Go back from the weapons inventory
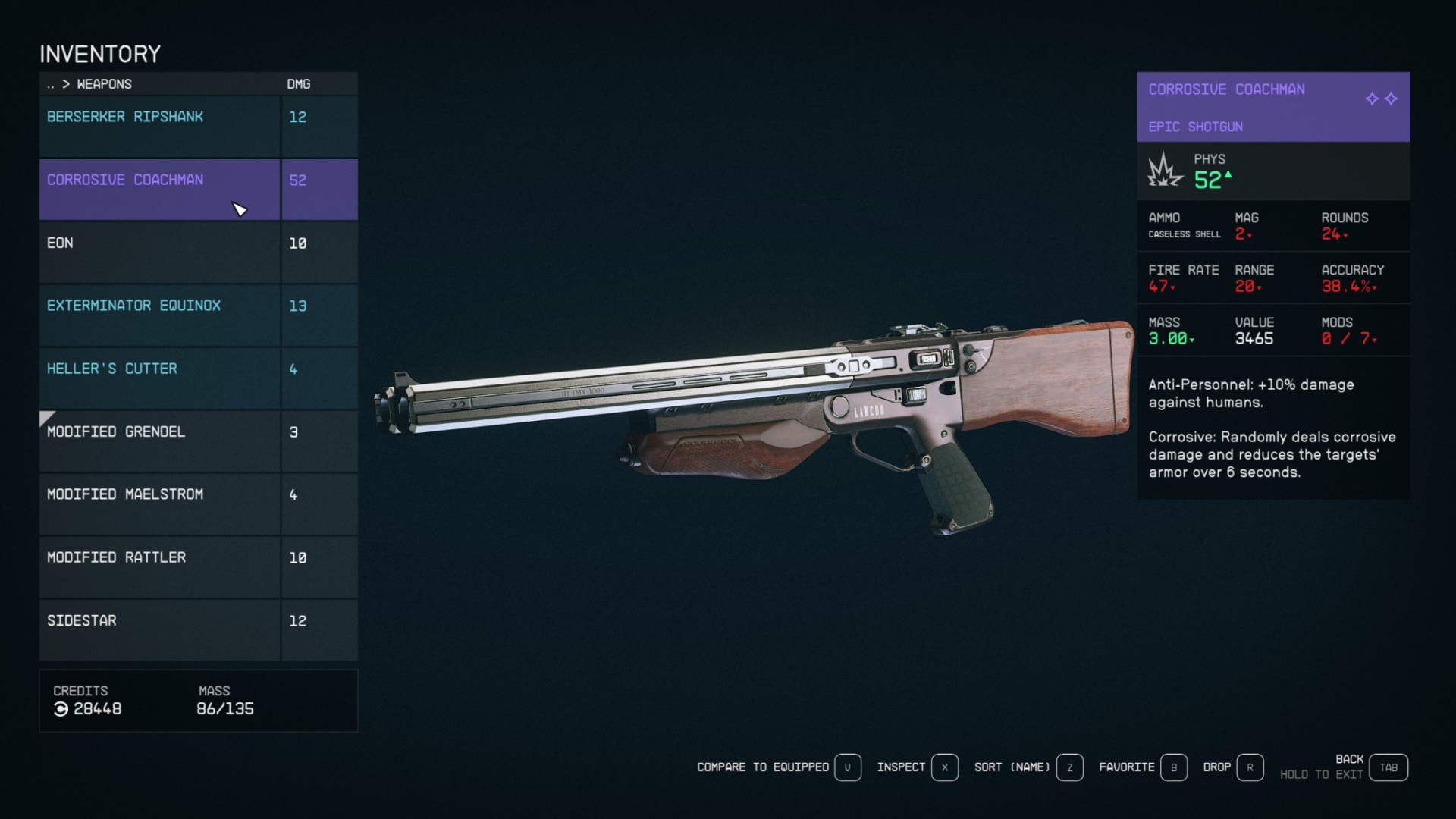The height and width of the screenshot is (819, 1456). point(1388,767)
